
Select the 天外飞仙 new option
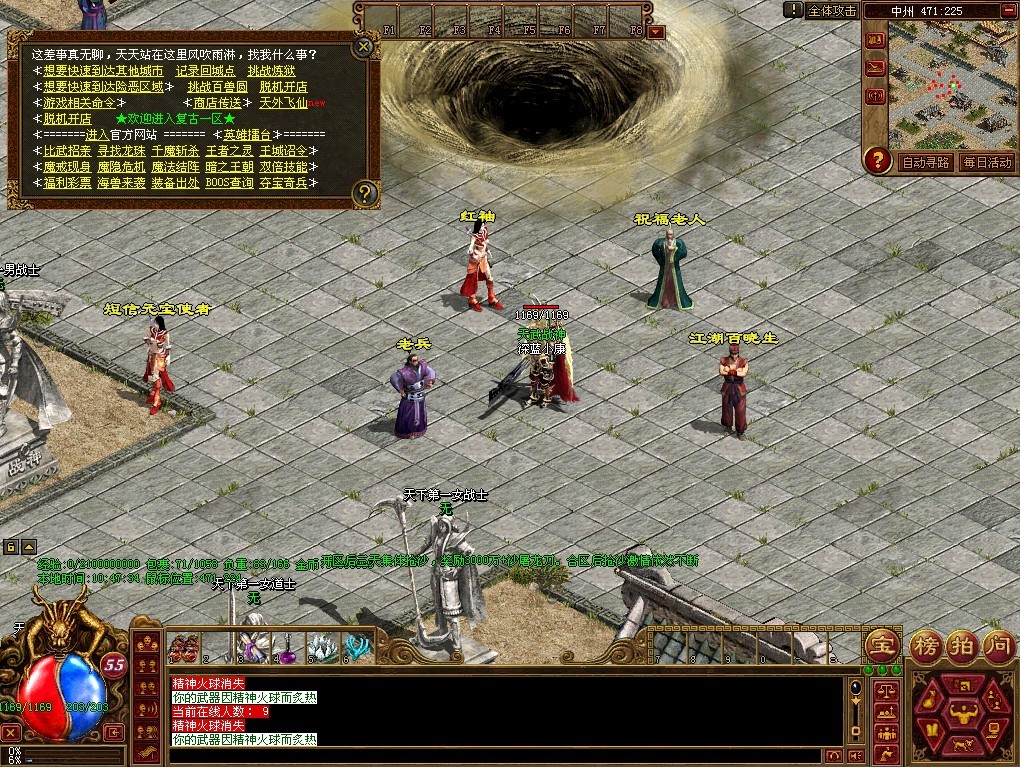click(284, 103)
